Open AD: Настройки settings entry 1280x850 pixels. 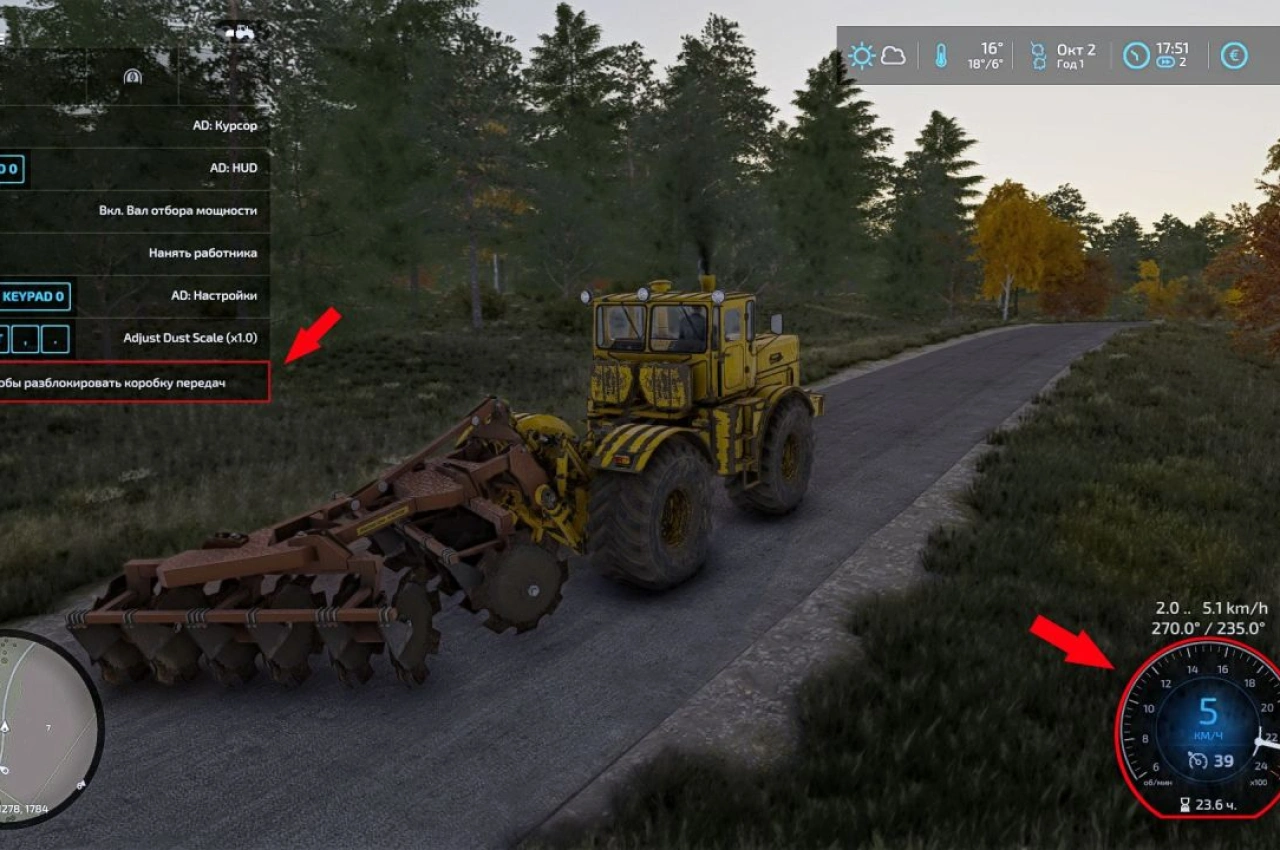pos(212,295)
